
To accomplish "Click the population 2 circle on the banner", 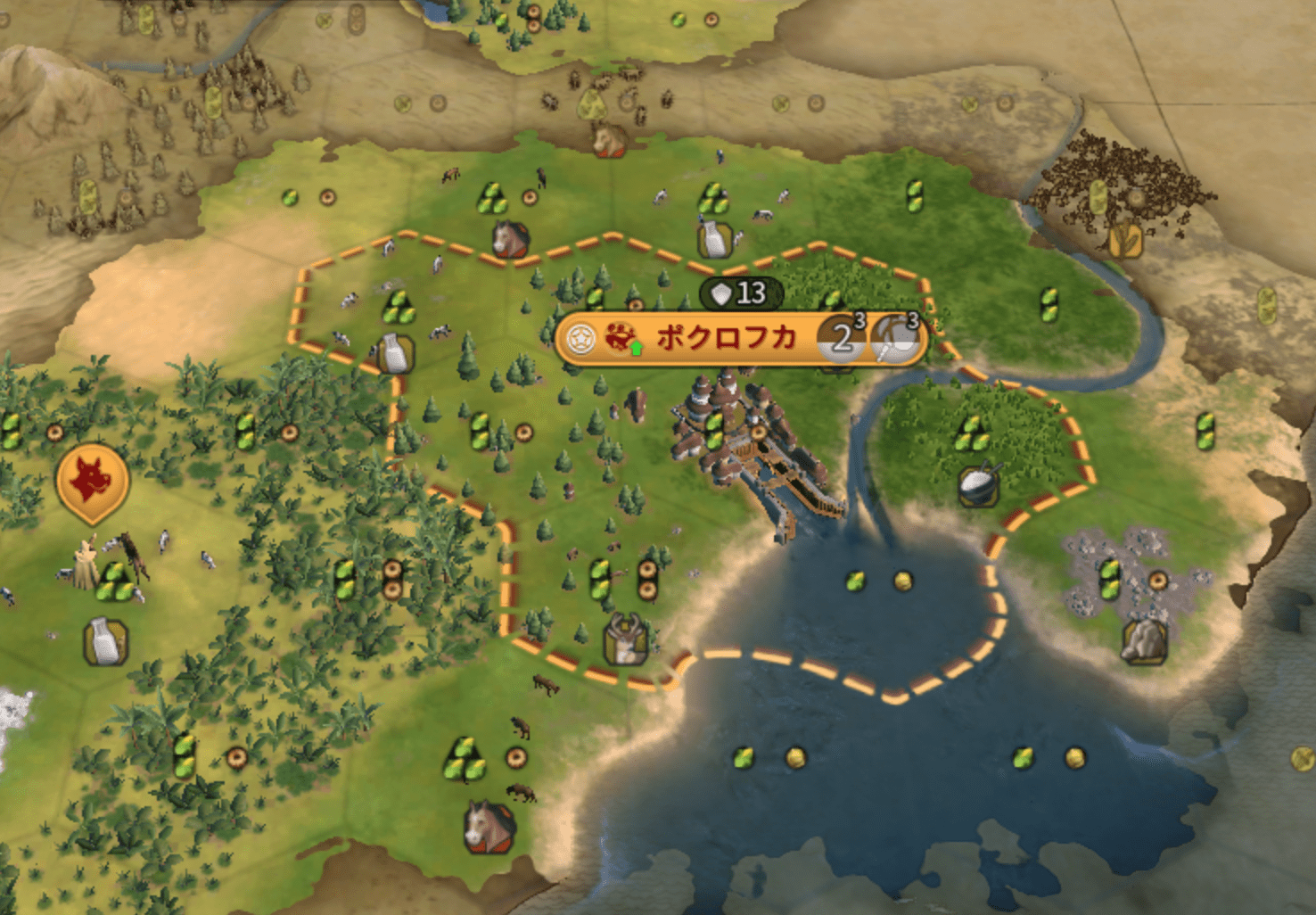I will (x=841, y=339).
